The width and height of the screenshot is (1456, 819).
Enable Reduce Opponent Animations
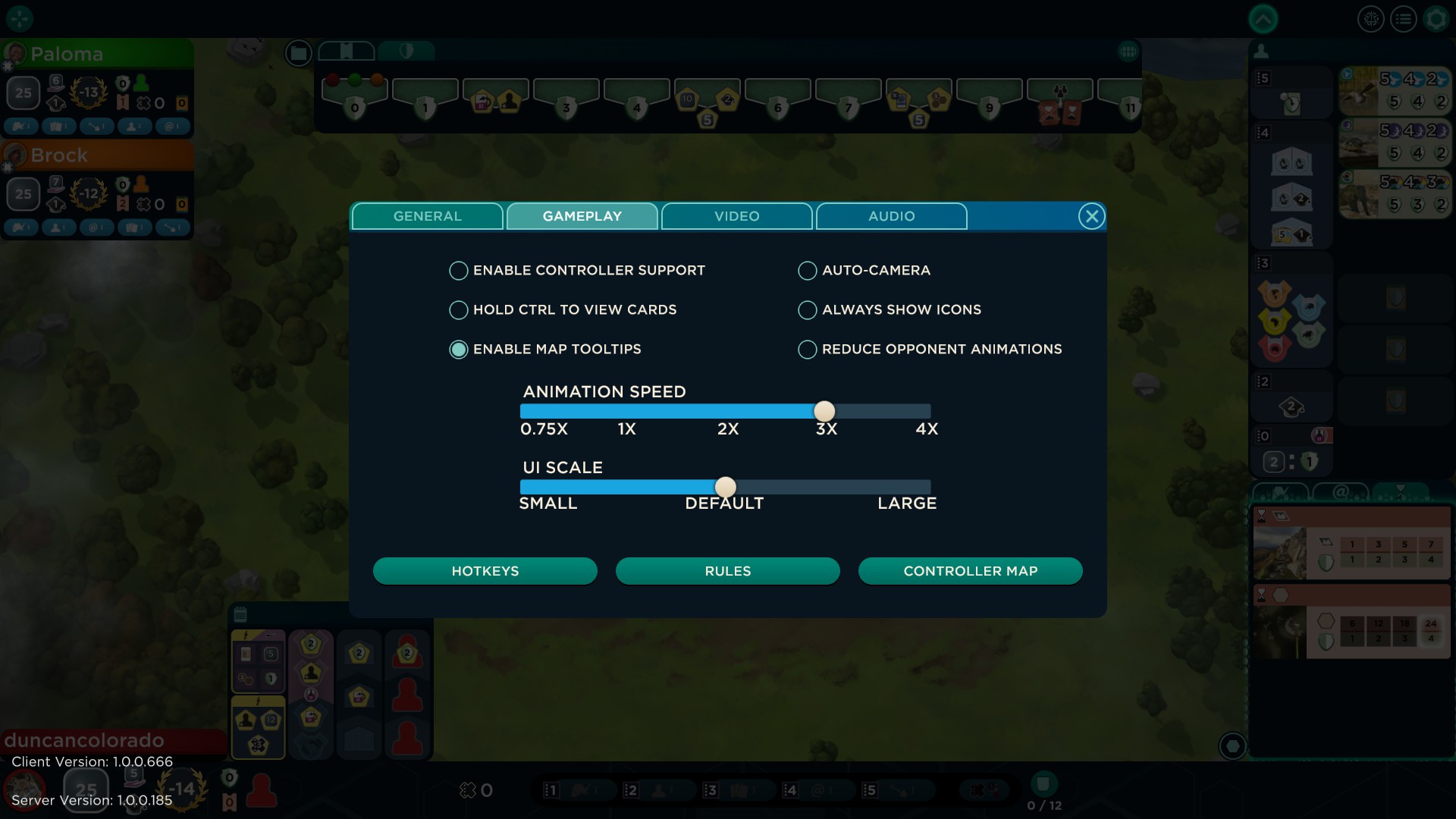coord(807,350)
